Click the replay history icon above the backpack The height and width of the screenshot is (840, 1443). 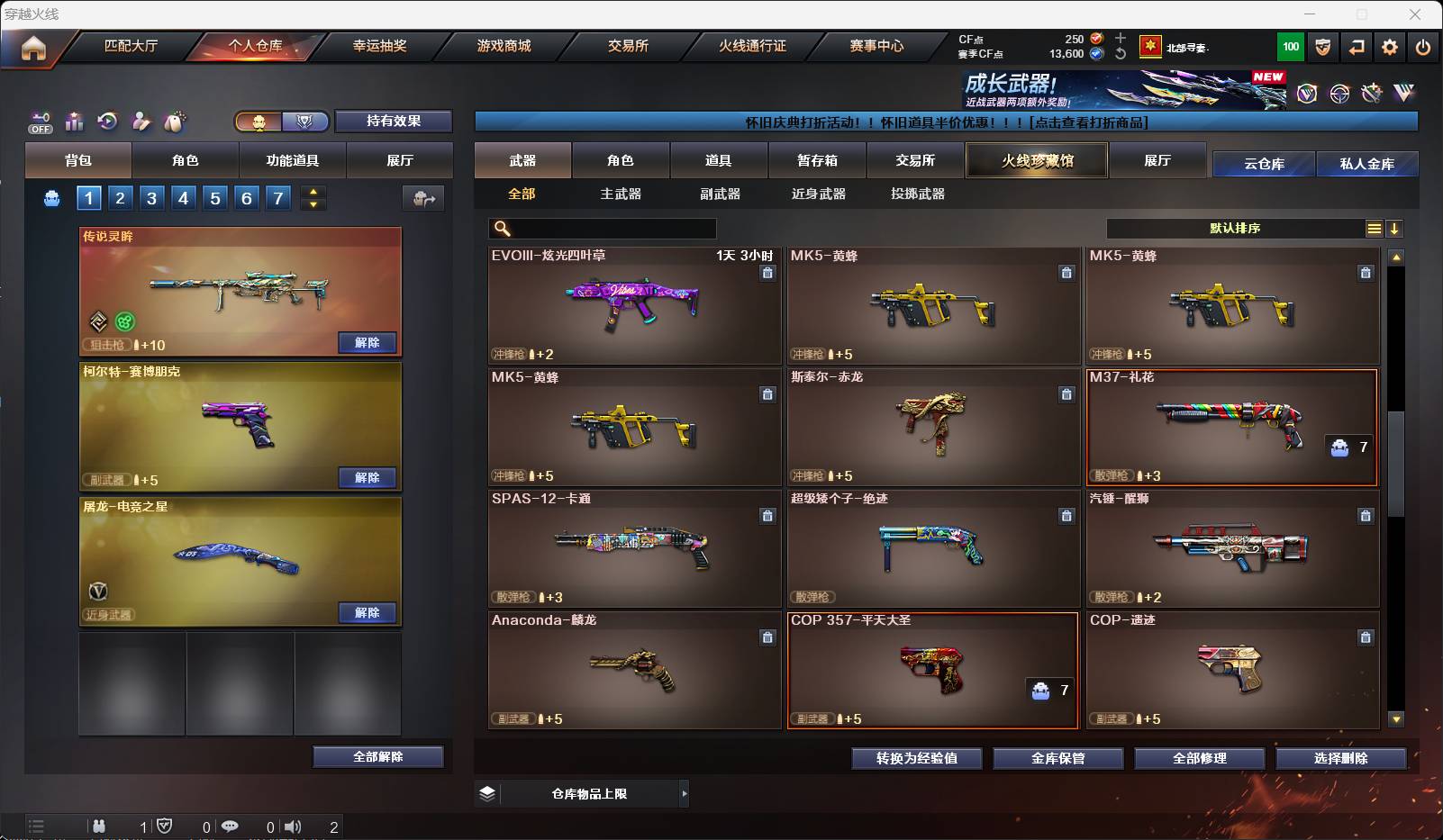[108, 122]
